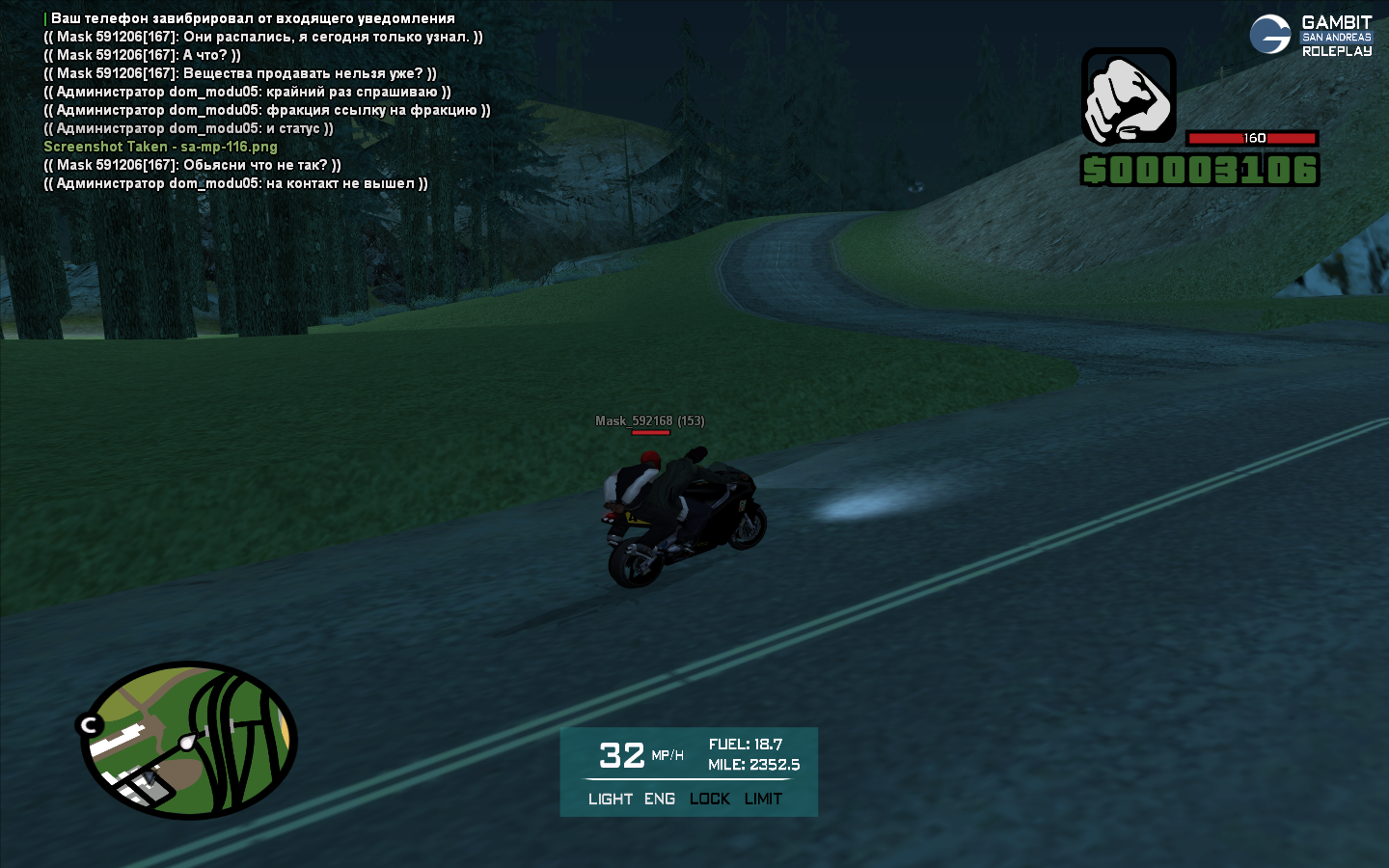1389x868 pixels.
Task: Click the Mask_592168 player name tag
Action: click(649, 420)
